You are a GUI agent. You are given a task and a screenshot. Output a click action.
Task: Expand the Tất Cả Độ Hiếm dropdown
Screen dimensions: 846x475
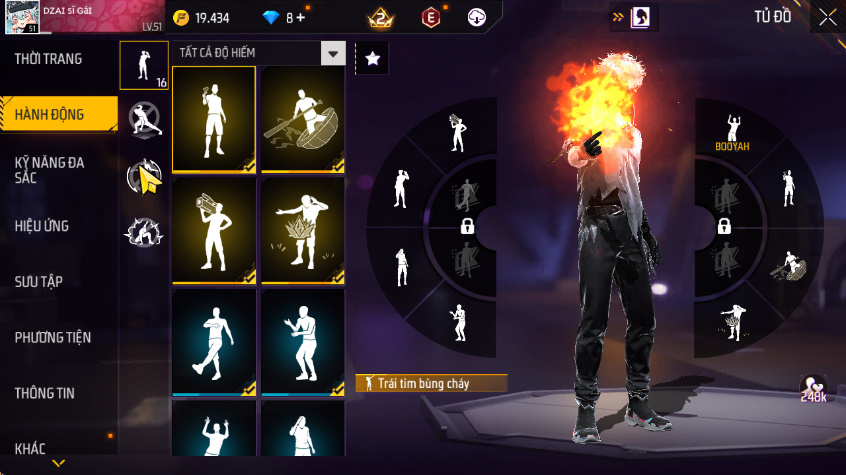332,54
